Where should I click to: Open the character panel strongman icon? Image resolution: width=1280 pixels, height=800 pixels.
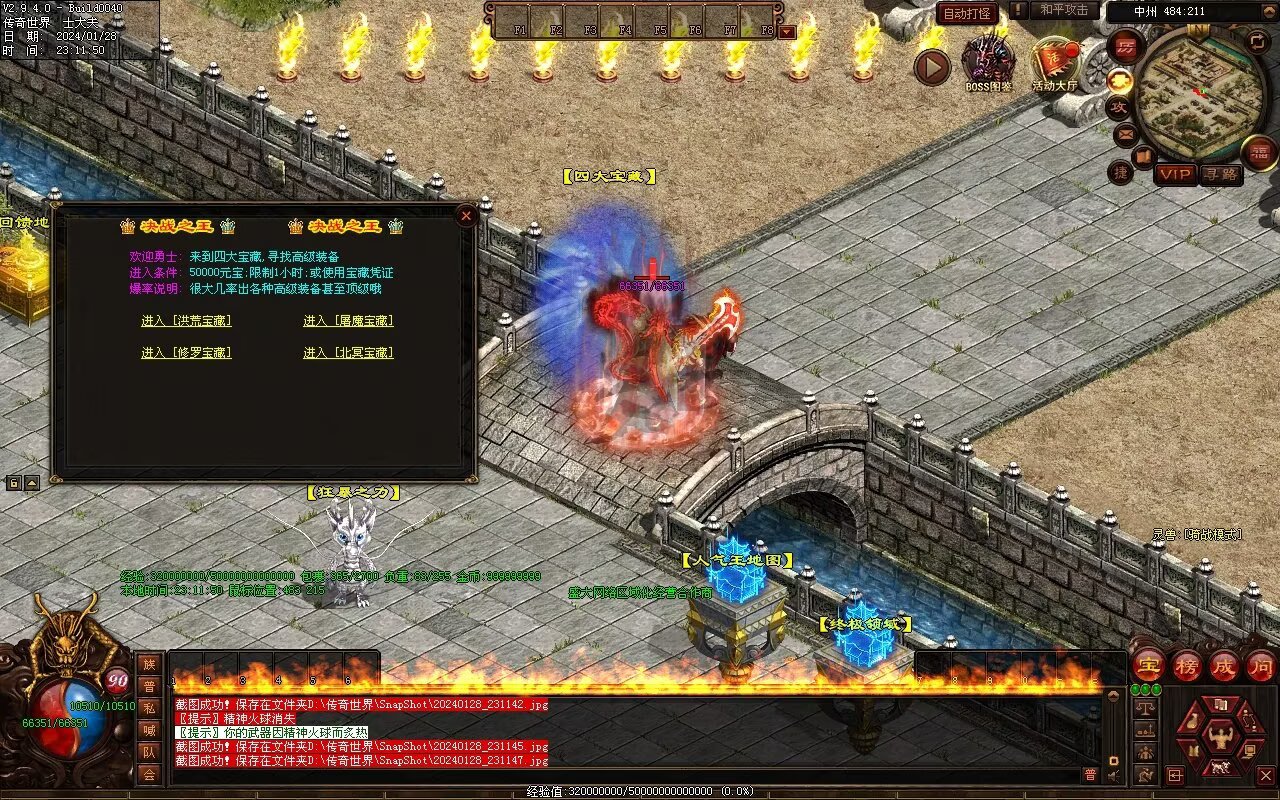[1221, 738]
